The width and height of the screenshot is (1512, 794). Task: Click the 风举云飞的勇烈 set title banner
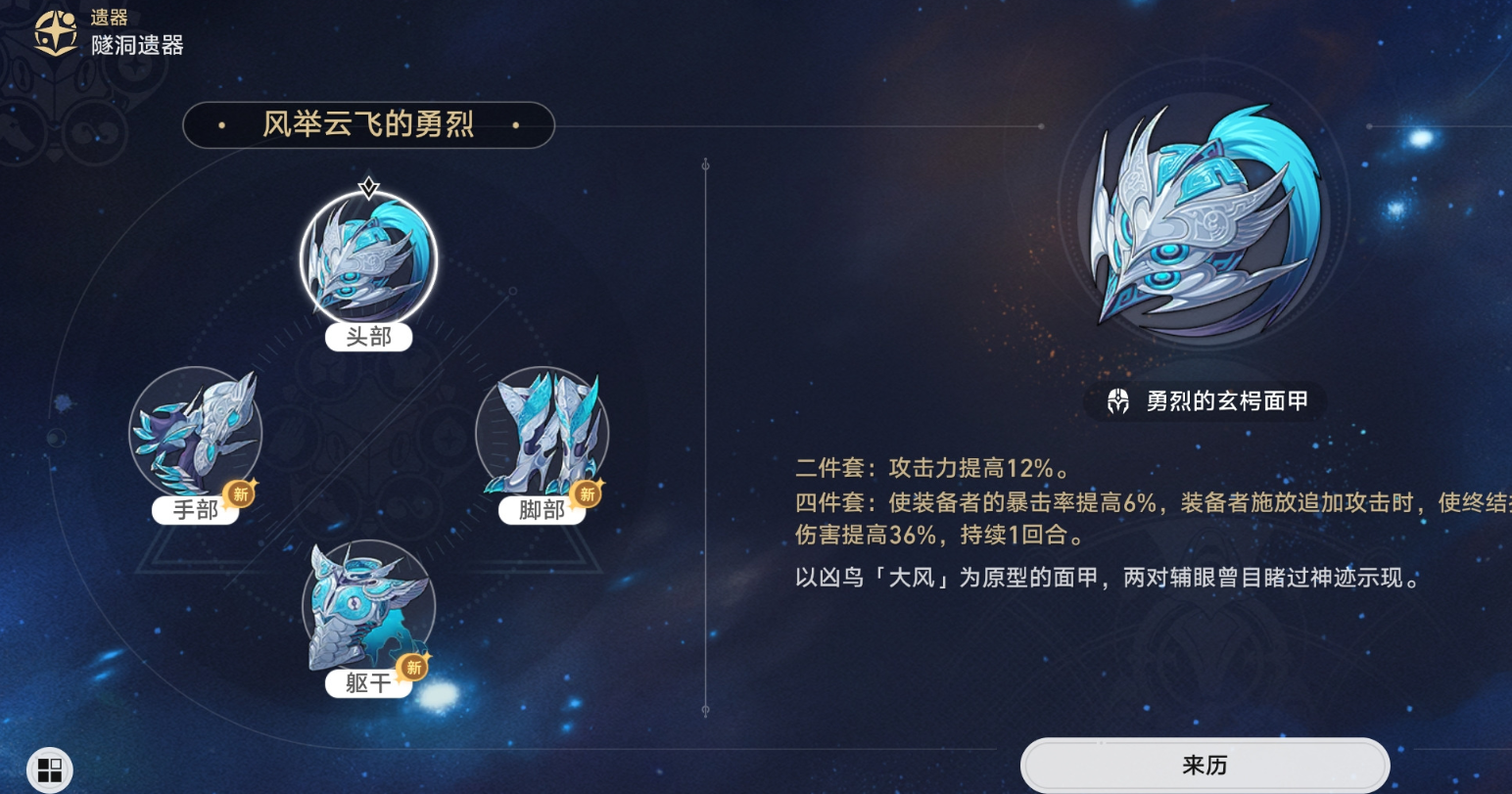coord(367,125)
